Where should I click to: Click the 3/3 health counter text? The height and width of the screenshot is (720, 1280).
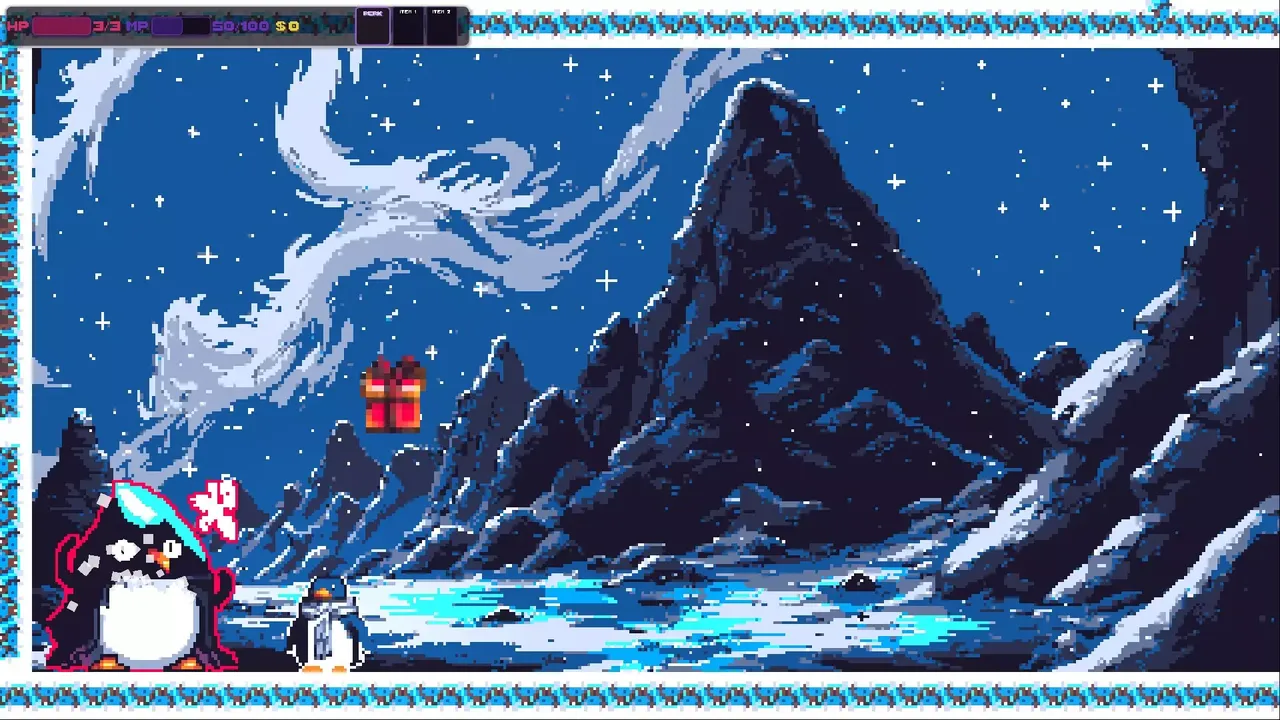tap(105, 25)
